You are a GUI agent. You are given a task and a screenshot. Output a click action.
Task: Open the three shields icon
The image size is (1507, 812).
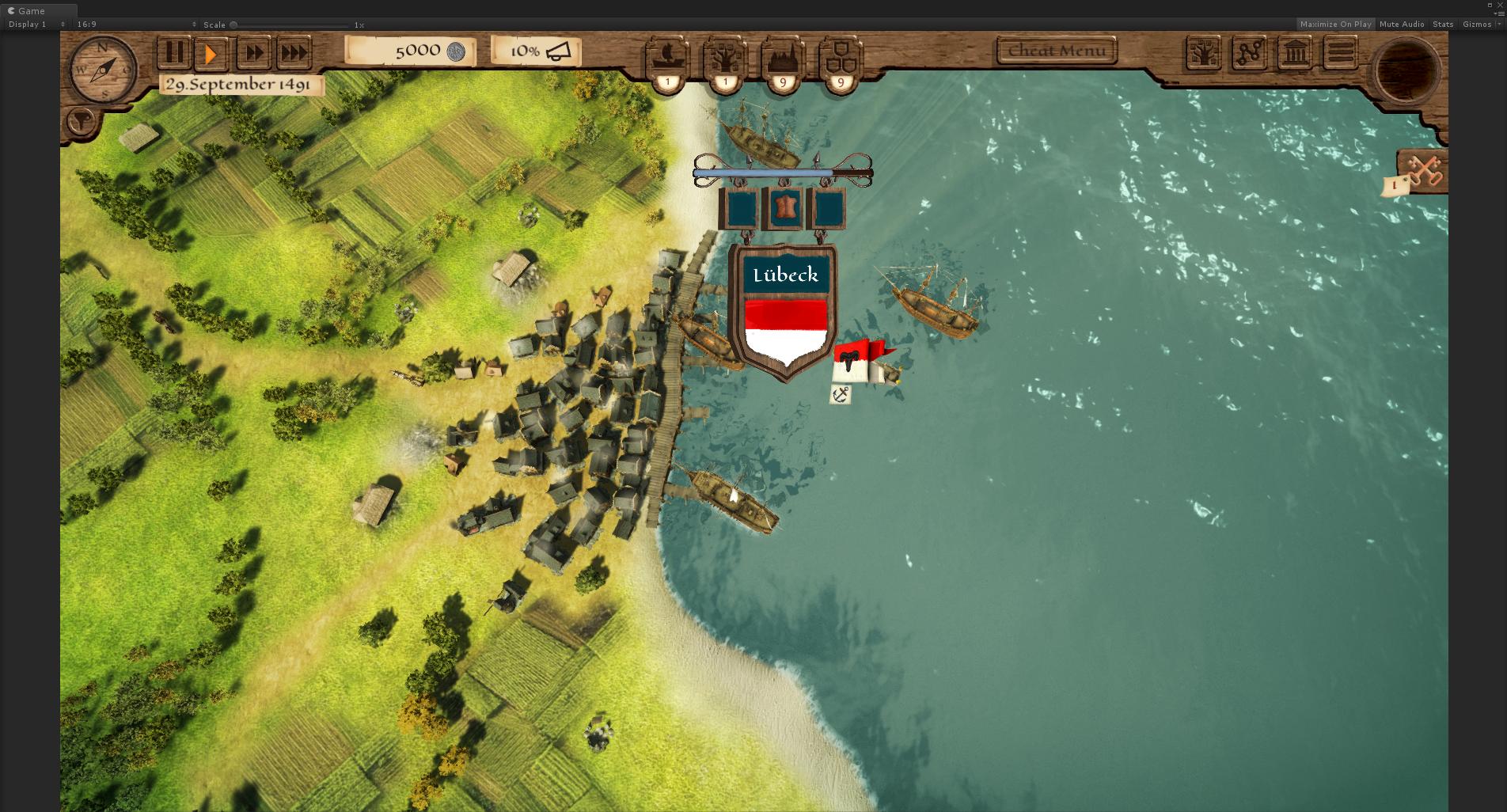coord(841,57)
